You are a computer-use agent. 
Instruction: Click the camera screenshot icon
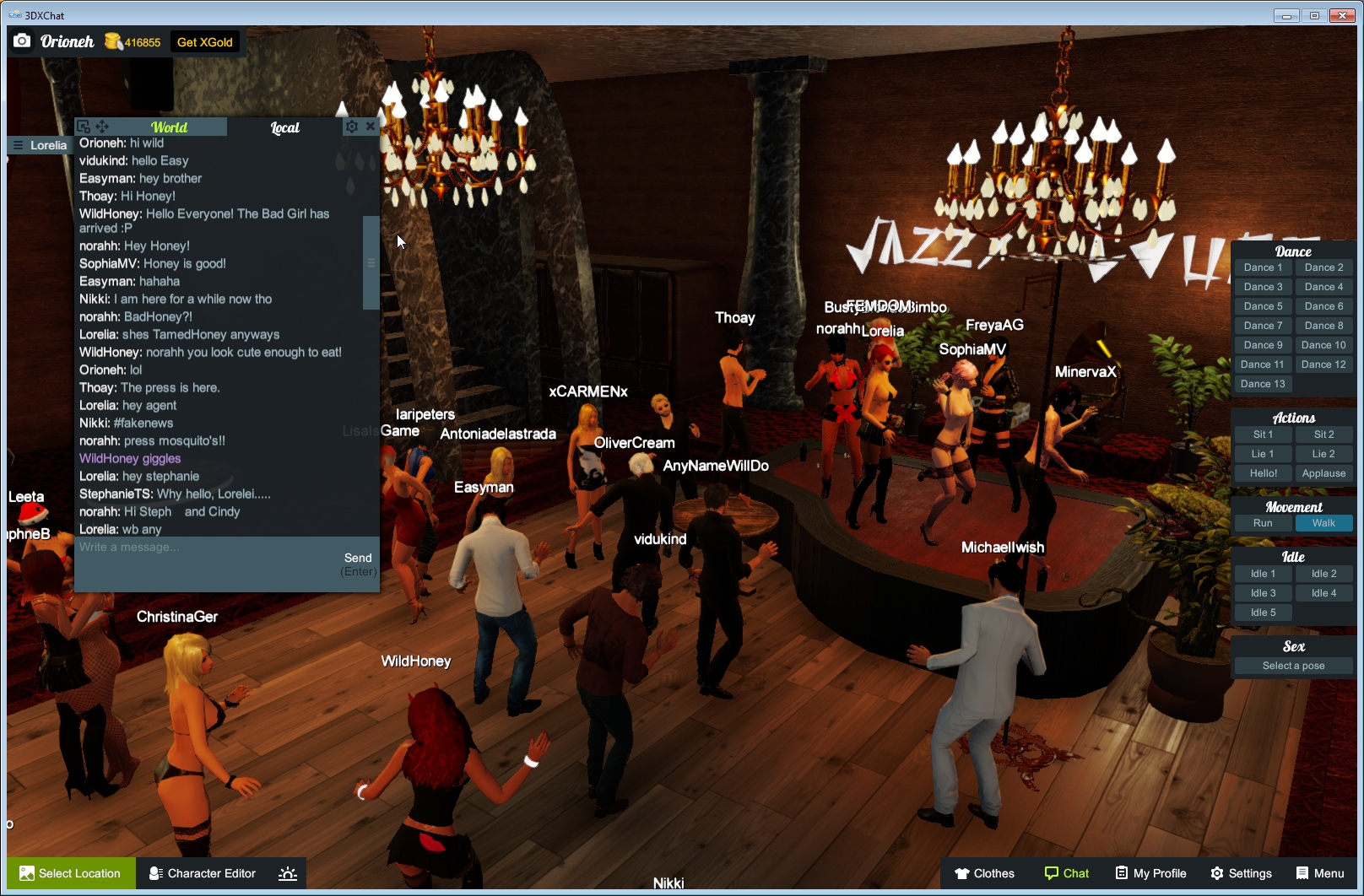(x=22, y=40)
